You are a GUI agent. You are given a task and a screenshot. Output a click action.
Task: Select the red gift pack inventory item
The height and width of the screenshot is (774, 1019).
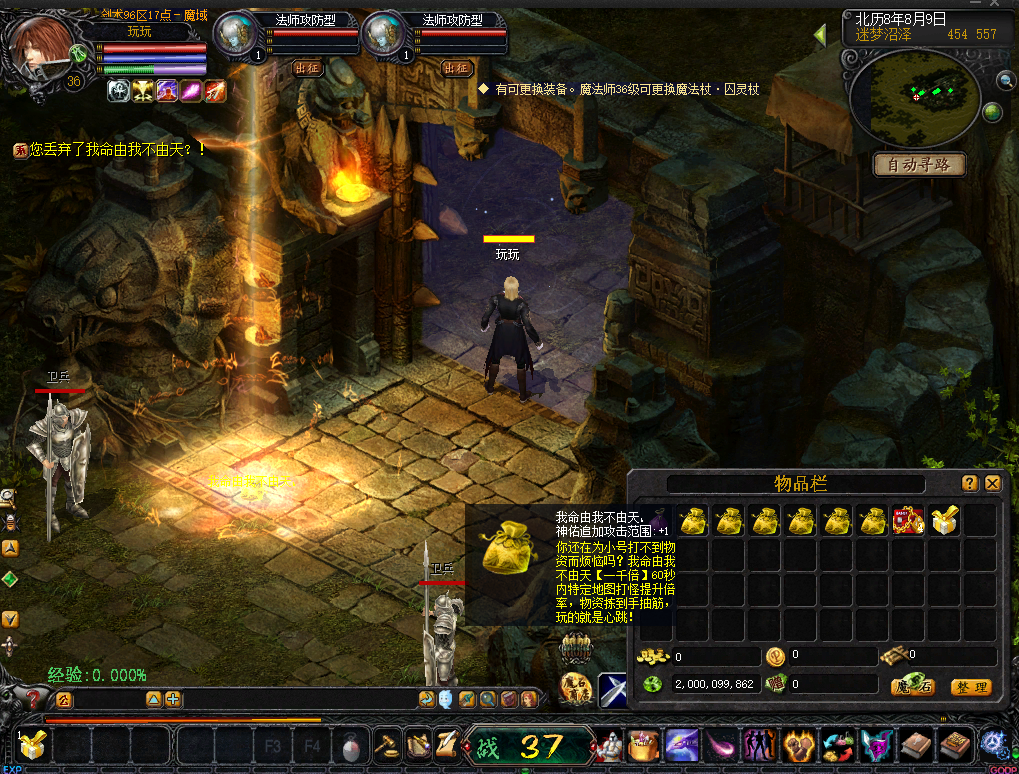pyautogui.click(x=908, y=520)
